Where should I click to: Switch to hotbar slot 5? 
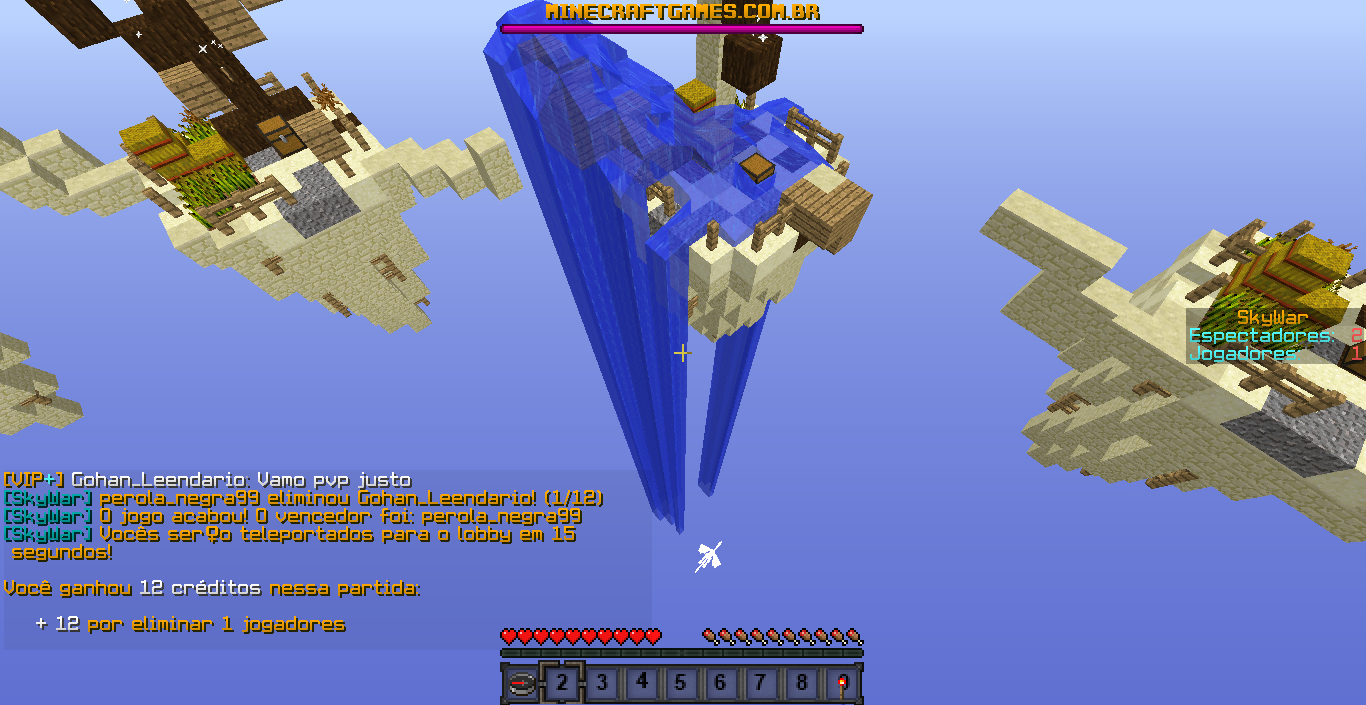click(x=681, y=684)
